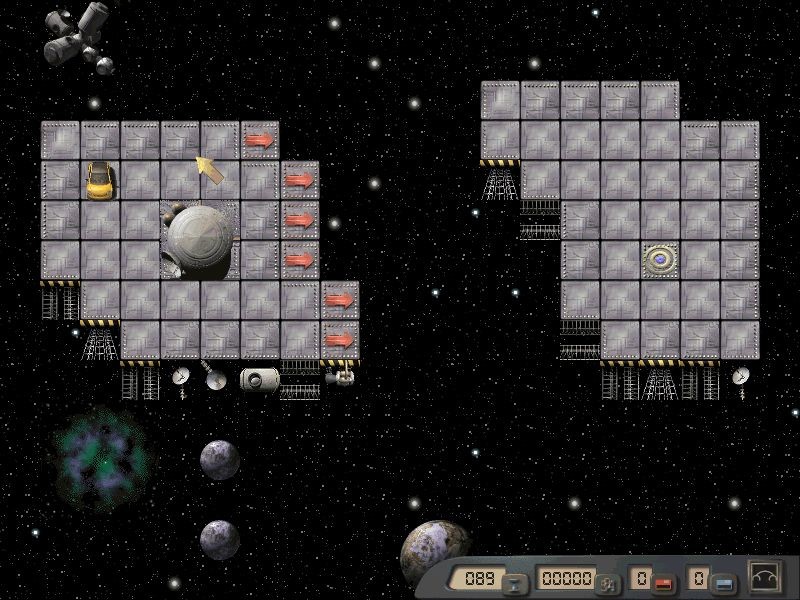This screenshot has height=600, width=800.
Task: Select the red block icon in the HUD
Action: pyautogui.click(x=661, y=582)
